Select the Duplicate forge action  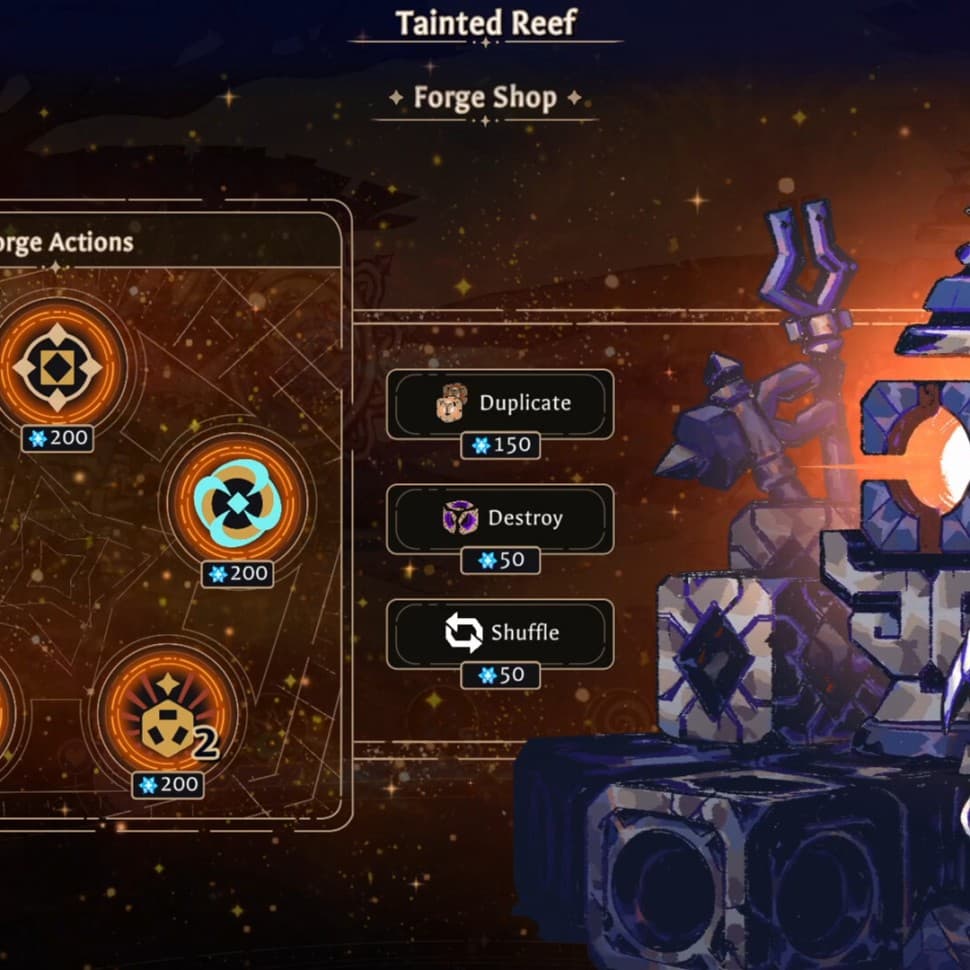500,403
